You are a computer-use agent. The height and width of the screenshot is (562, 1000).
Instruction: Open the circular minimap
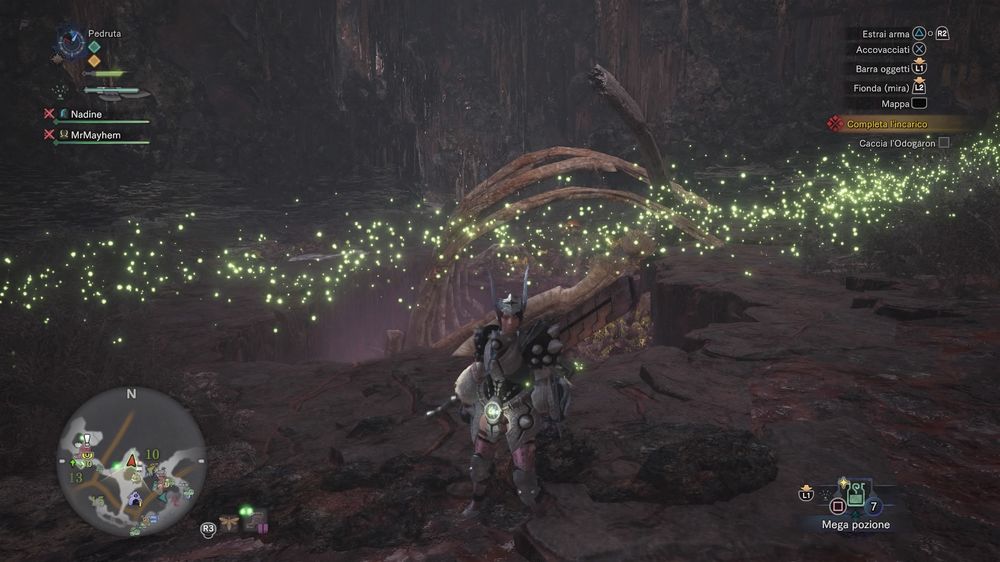pos(131,461)
